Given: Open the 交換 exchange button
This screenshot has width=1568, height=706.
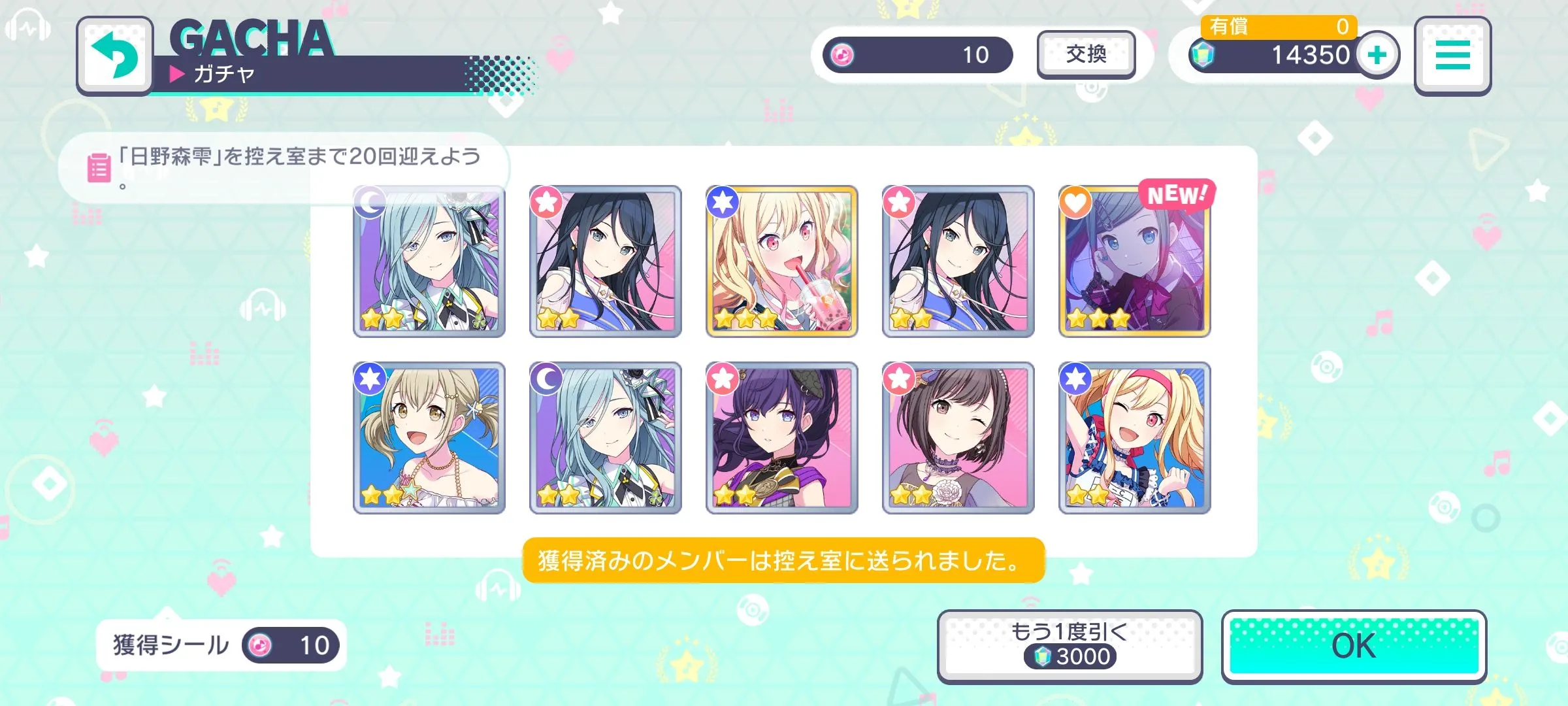Looking at the screenshot, I should pyautogui.click(x=1086, y=55).
